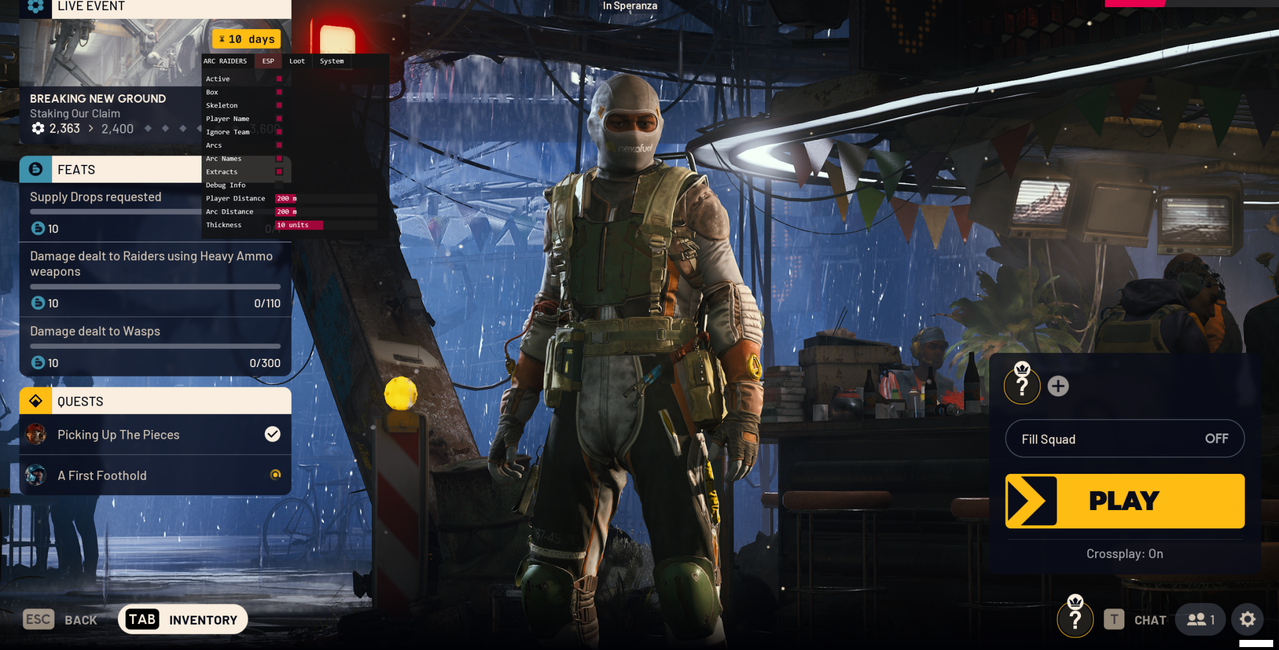The height and width of the screenshot is (650, 1279).
Task: Open the settings gear icon
Action: pyautogui.click(x=1247, y=620)
